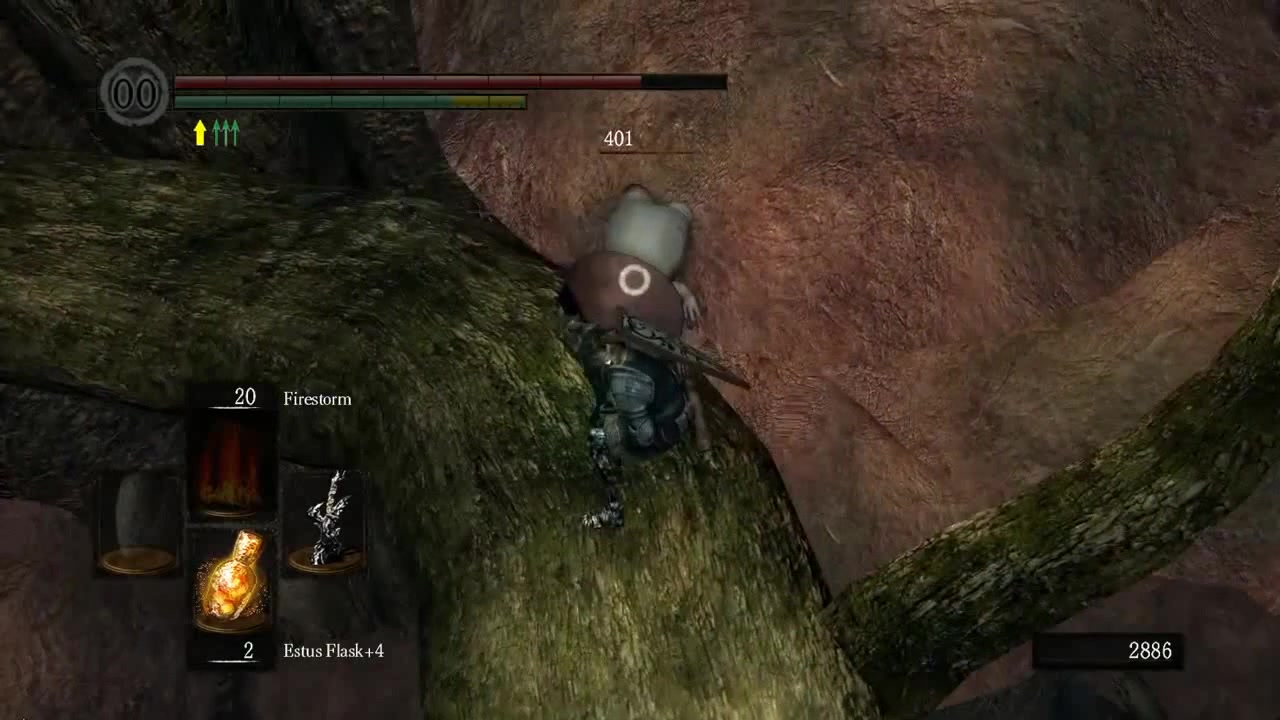
Task: Click the Firestorm text label
Action: pyautogui.click(x=316, y=398)
